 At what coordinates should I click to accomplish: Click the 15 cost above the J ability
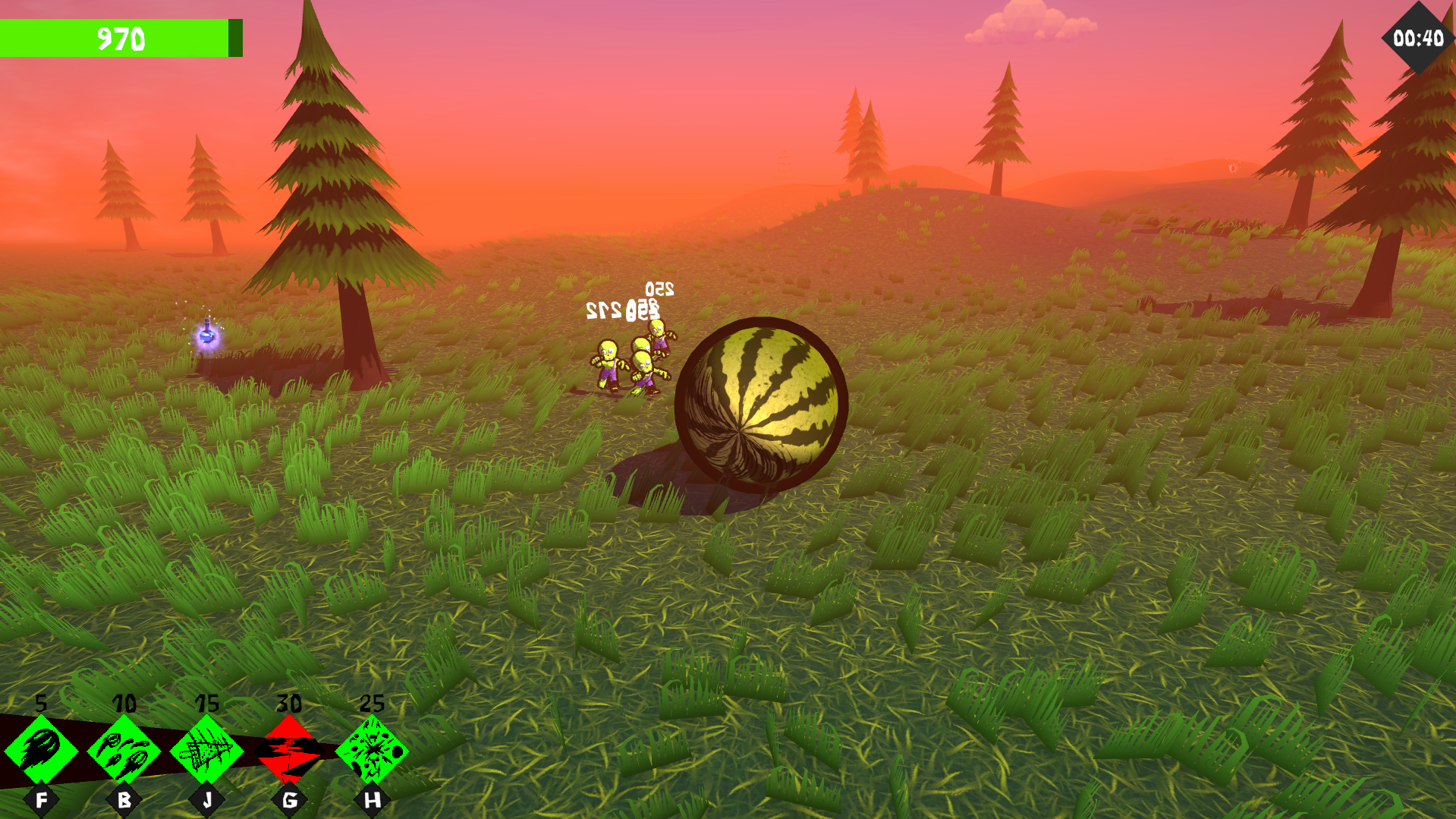[x=206, y=704]
